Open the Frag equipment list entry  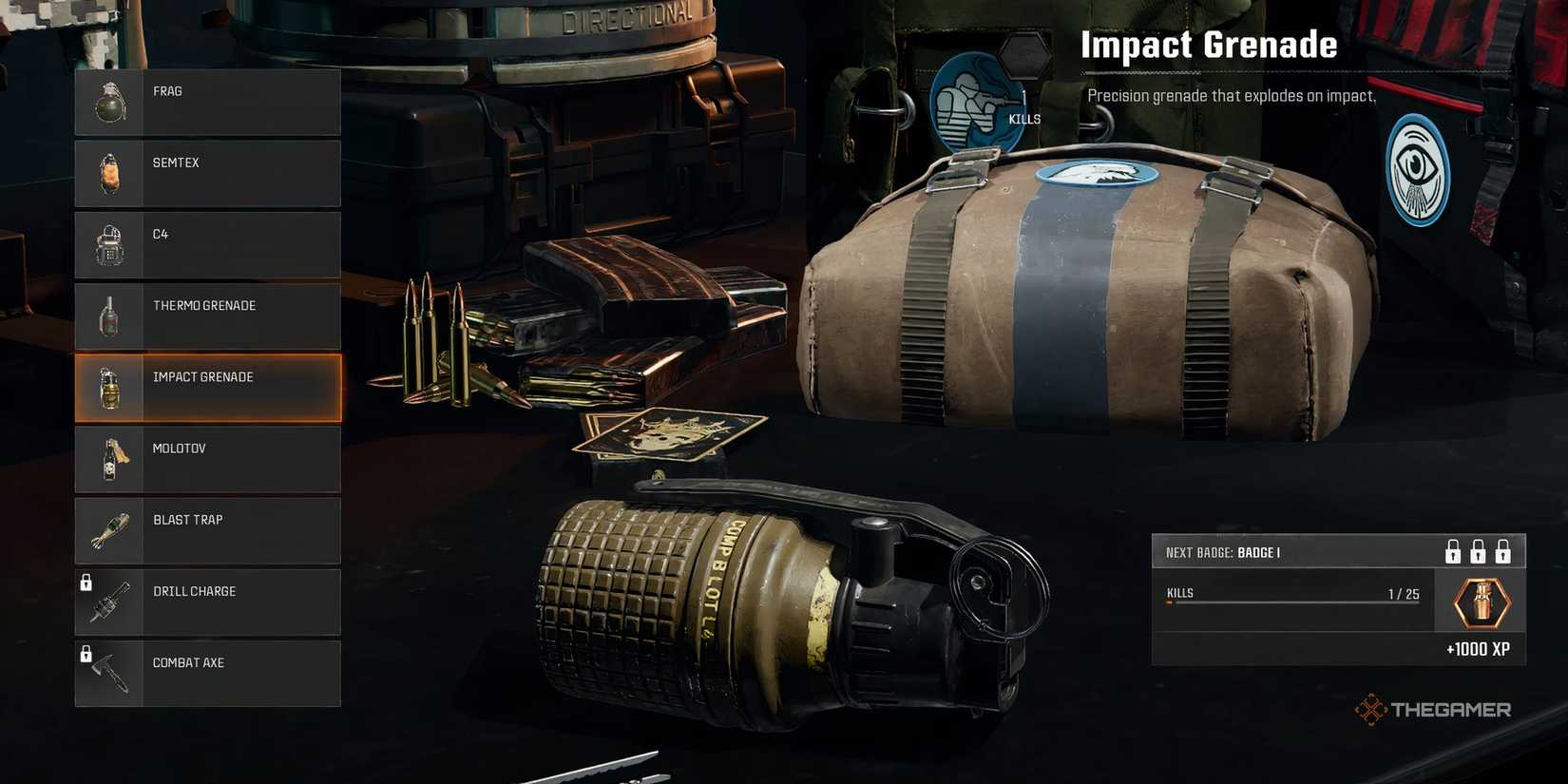point(207,101)
